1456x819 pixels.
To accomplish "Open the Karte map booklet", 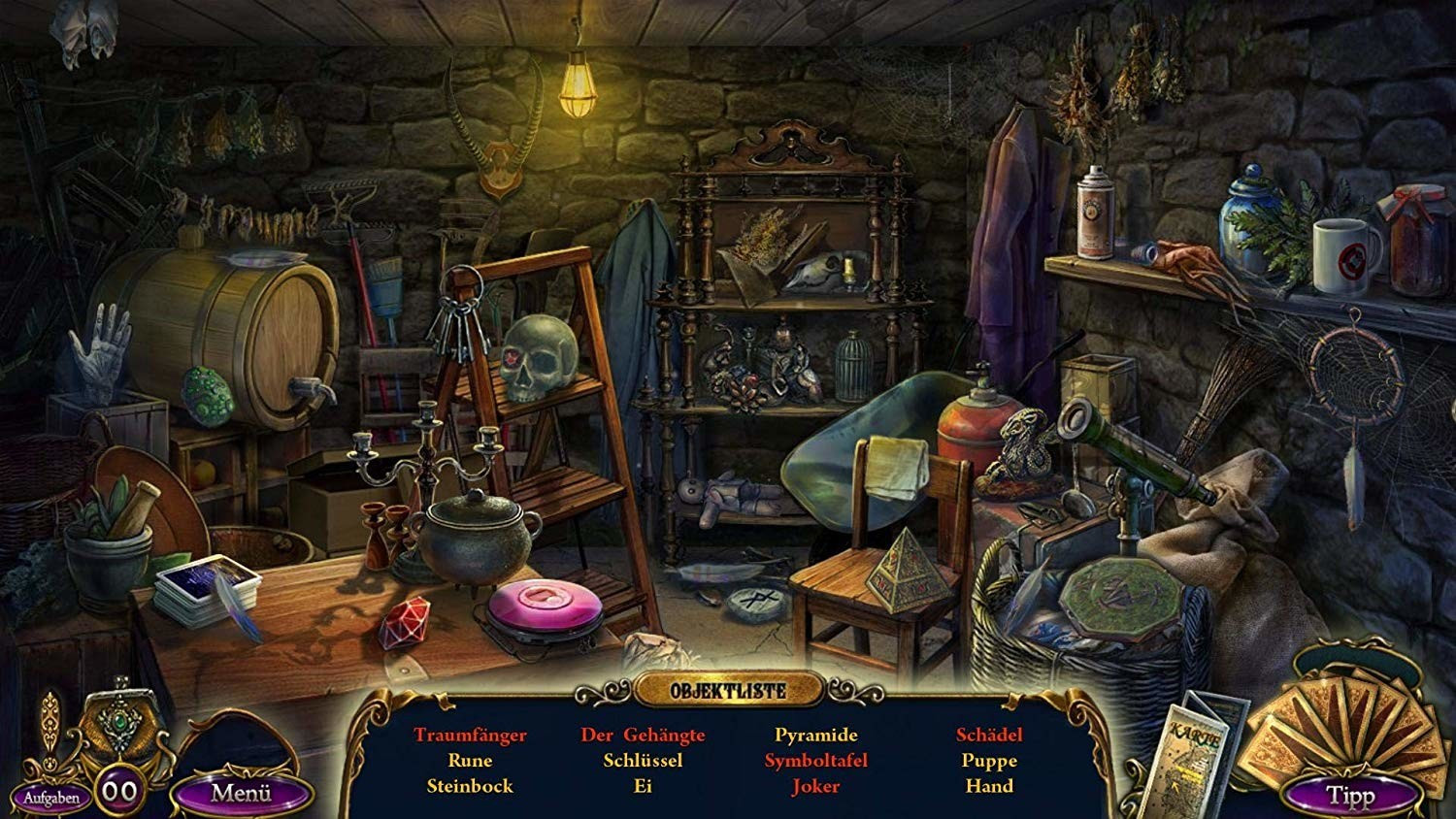I will point(1205,750).
